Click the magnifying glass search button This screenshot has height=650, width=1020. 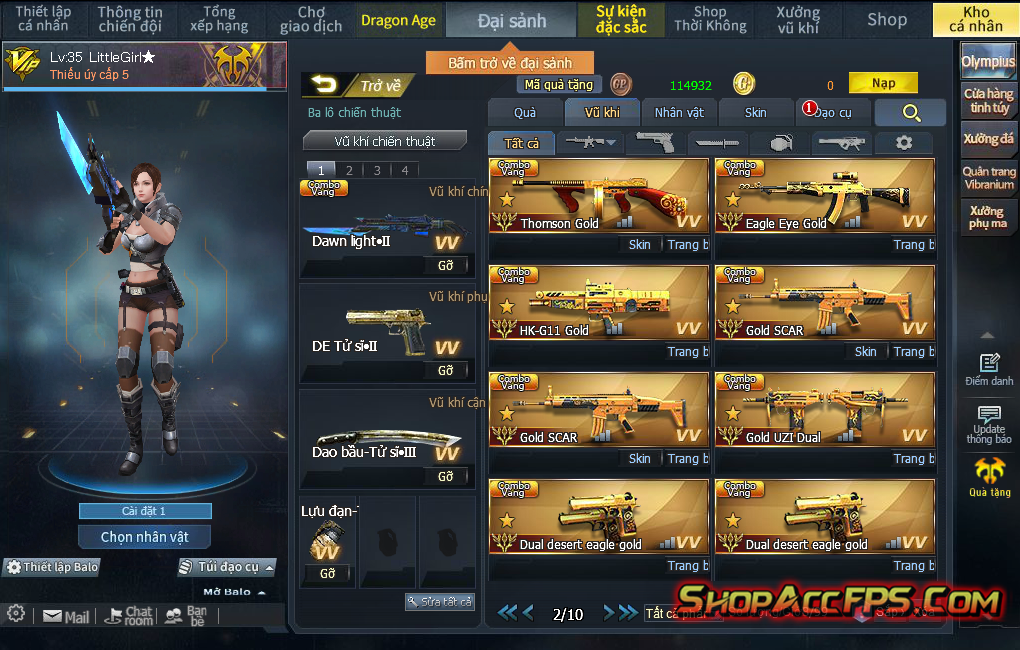click(910, 113)
